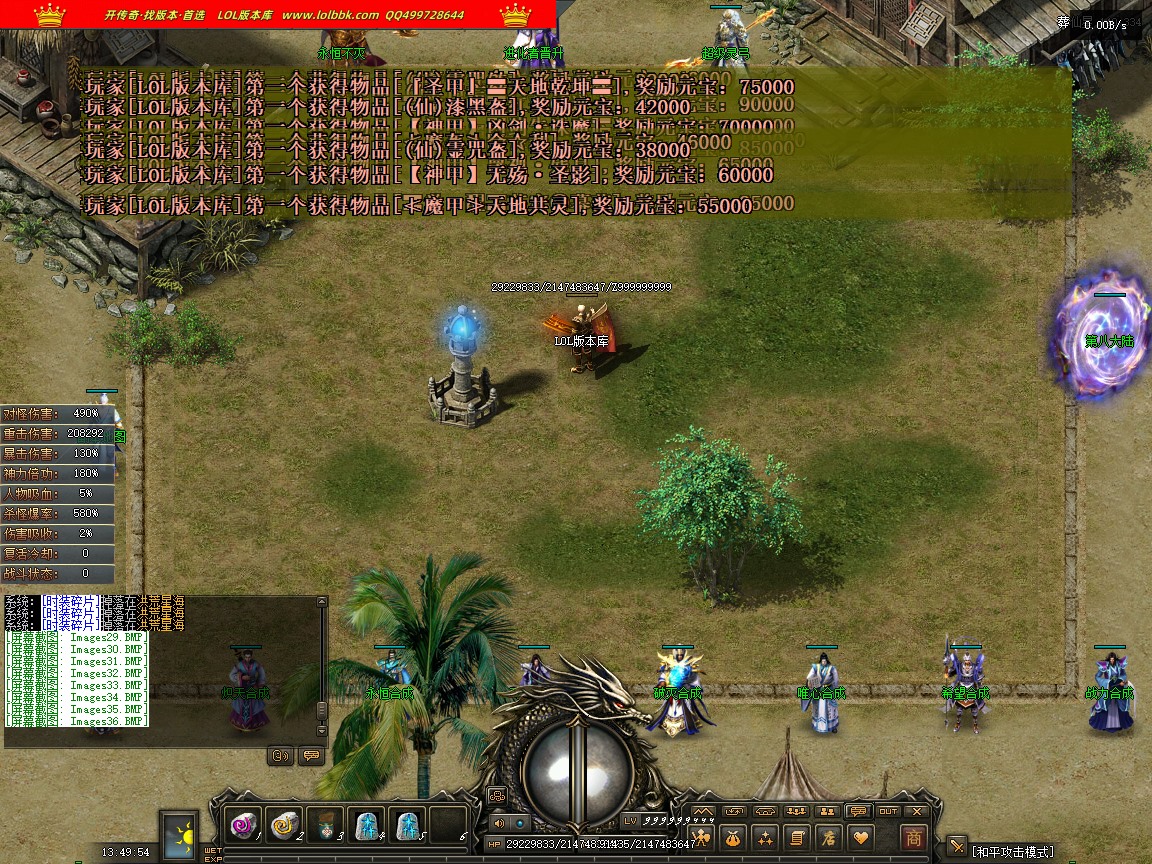This screenshot has width=1152, height=864.
Task: Open the heart-shaped friends icon
Action: point(859,837)
